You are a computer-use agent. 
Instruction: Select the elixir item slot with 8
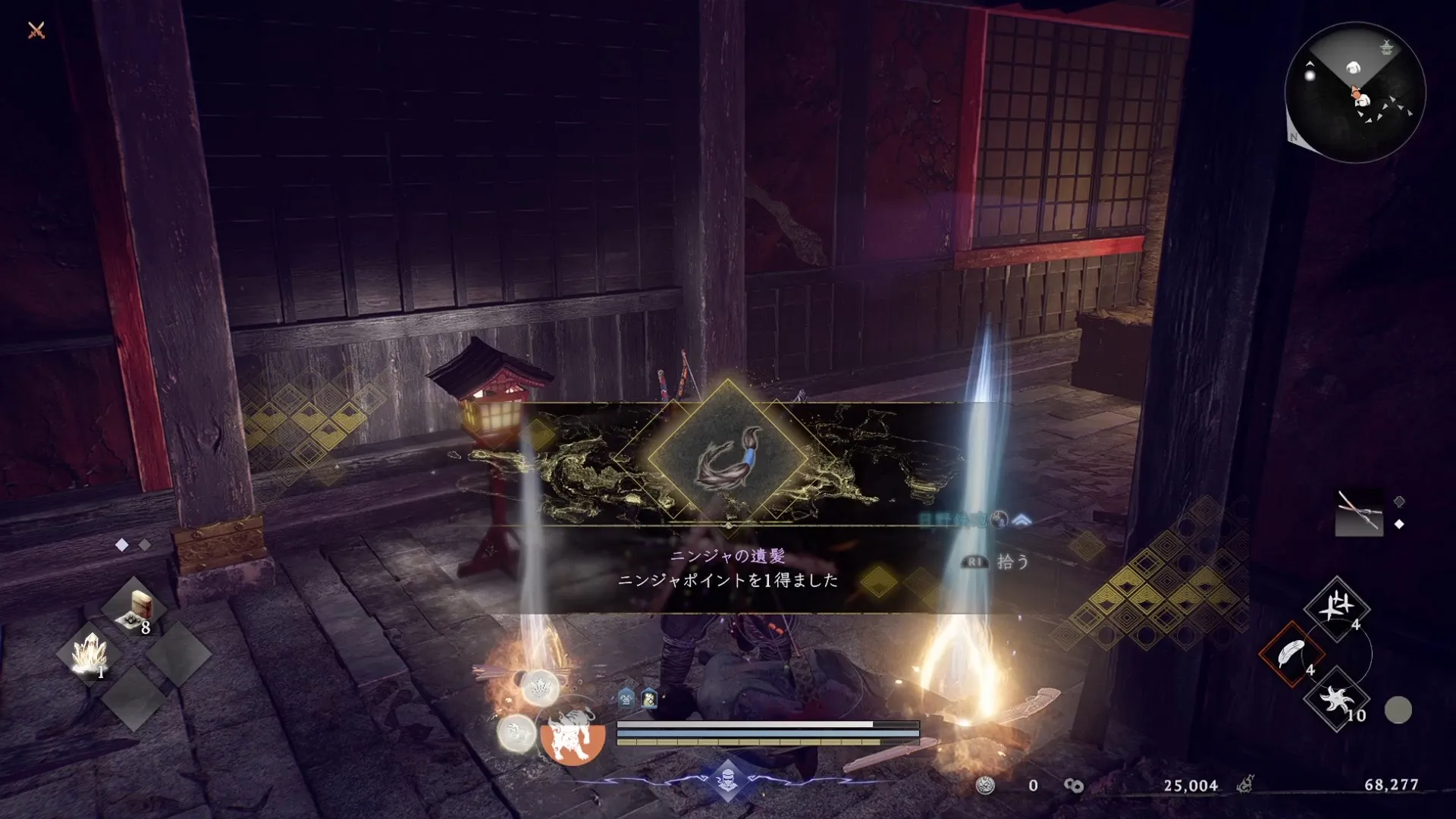135,610
